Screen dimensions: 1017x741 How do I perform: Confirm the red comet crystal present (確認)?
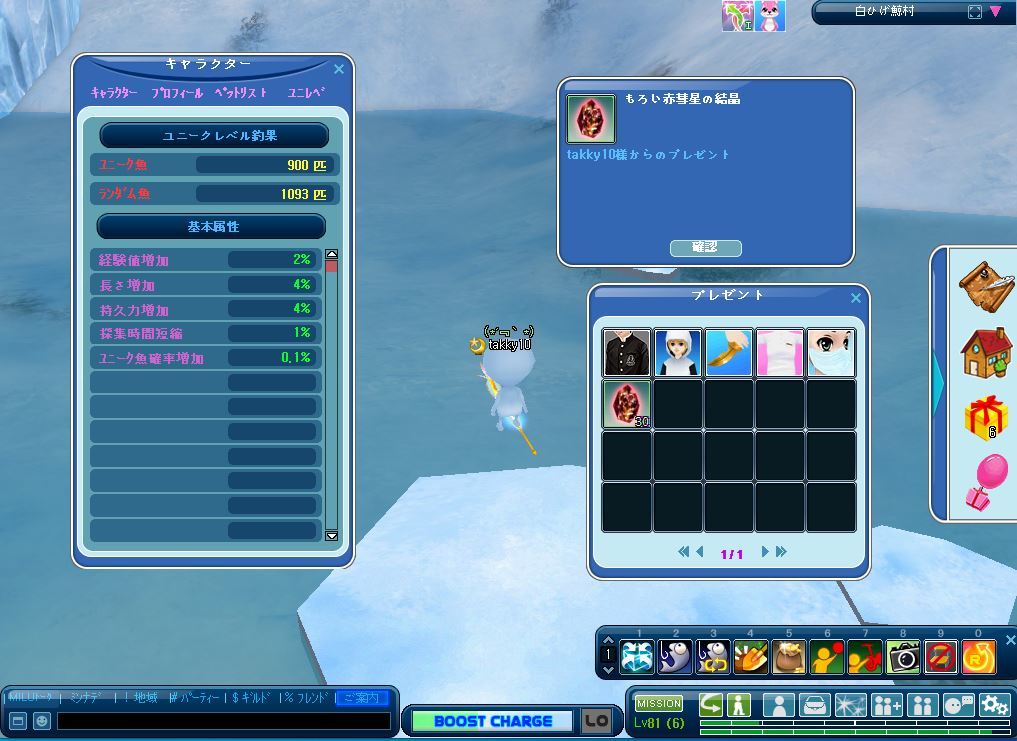coord(705,247)
